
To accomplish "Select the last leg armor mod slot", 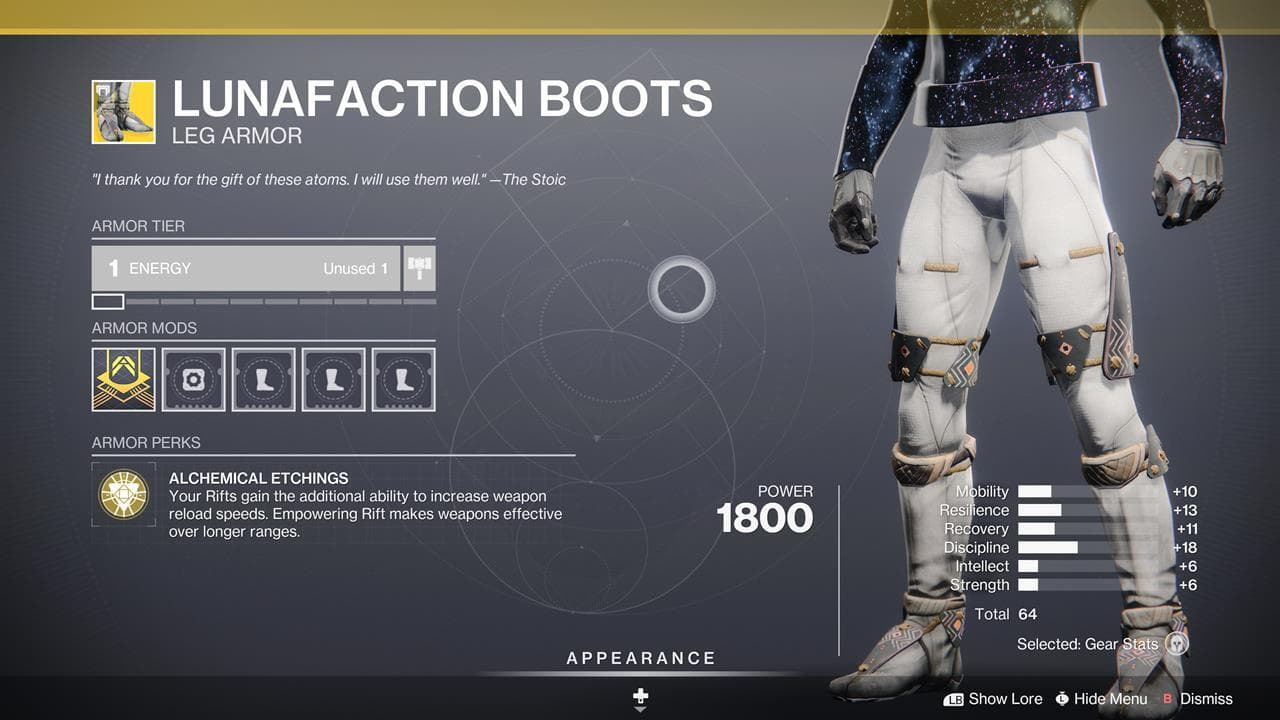I will point(403,378).
